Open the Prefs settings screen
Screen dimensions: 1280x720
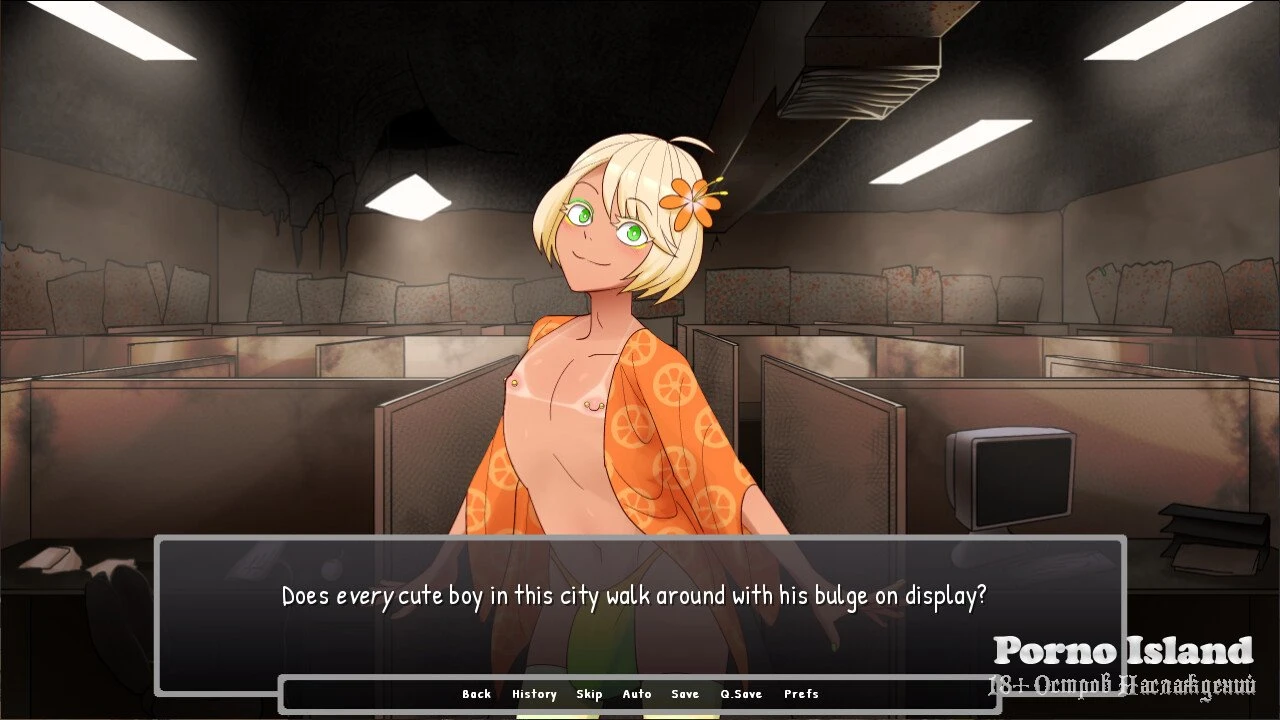[x=801, y=694]
